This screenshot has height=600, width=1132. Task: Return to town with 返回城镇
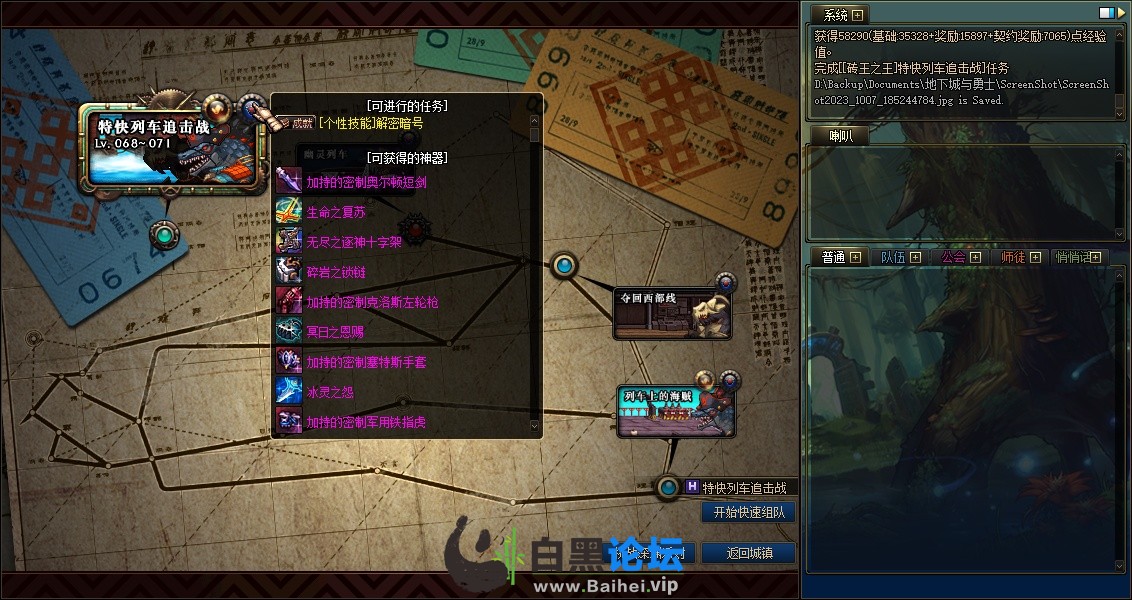coord(748,553)
